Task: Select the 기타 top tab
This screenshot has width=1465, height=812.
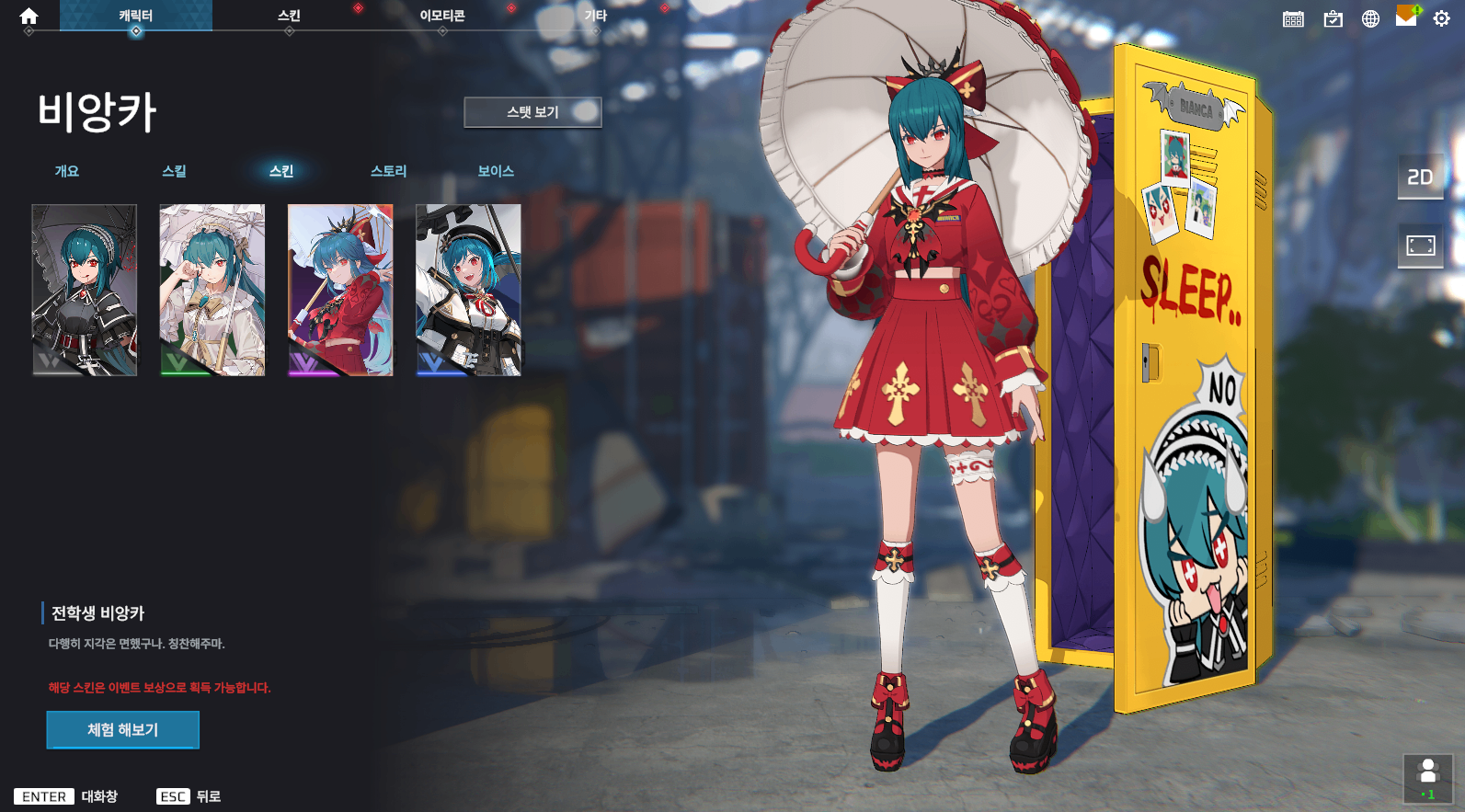Action: coord(596,16)
